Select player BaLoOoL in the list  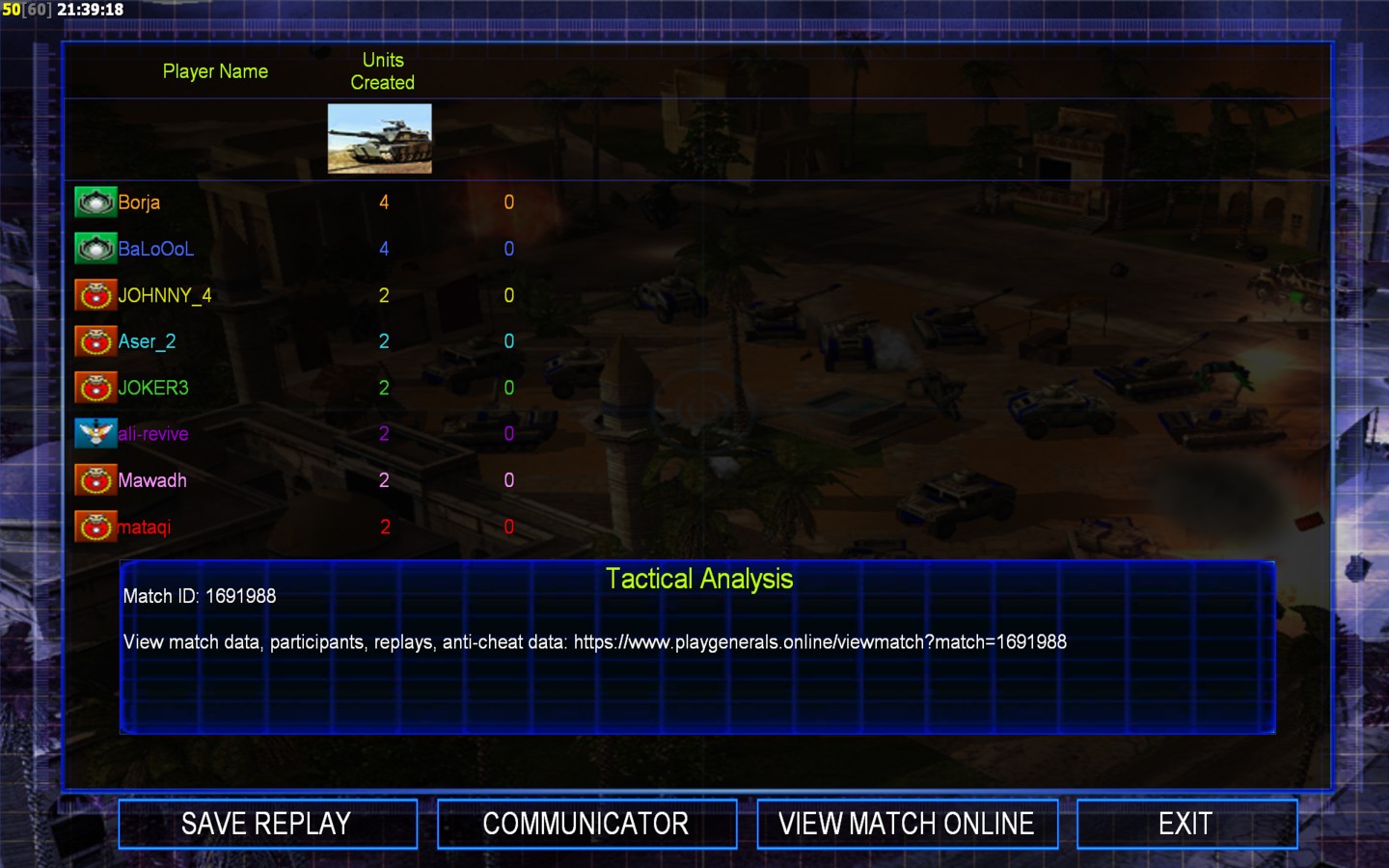click(155, 249)
